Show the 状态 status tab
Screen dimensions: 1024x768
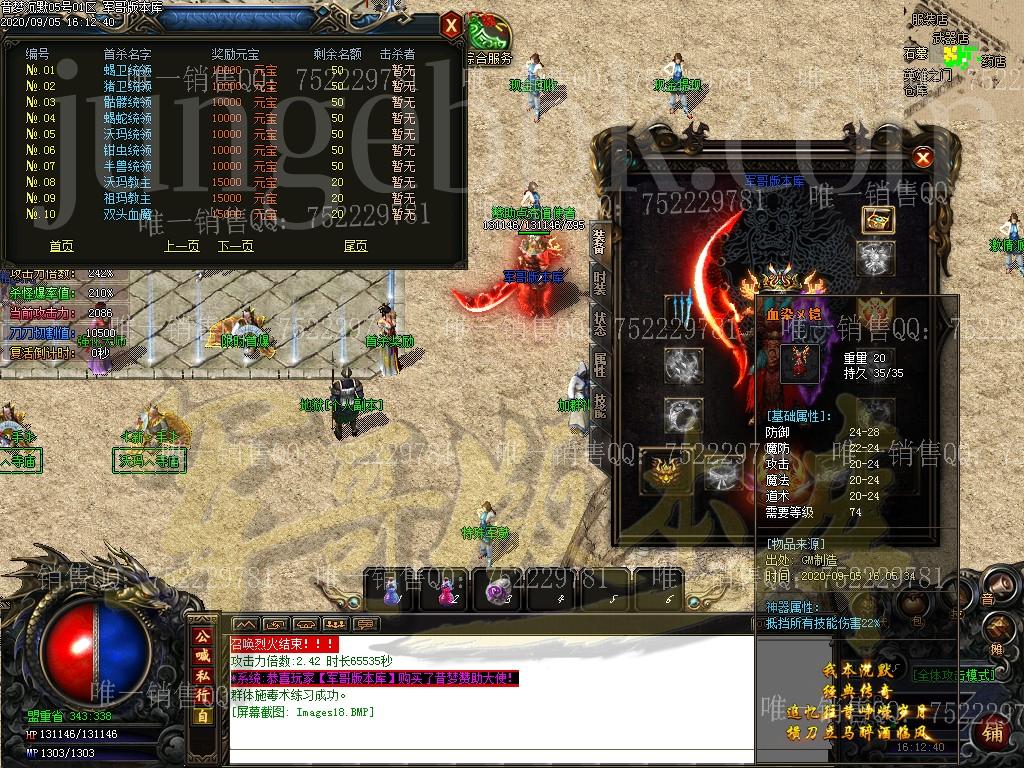pyautogui.click(x=599, y=323)
